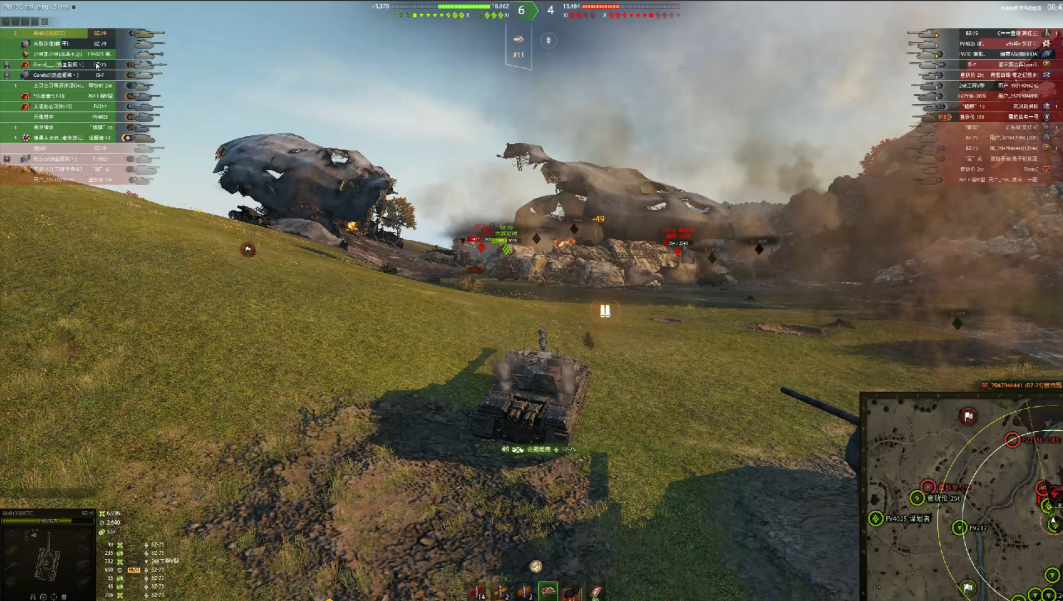The image size is (1063, 601).
Task: Click the round icon beside the #11 banner
Action: 548,41
